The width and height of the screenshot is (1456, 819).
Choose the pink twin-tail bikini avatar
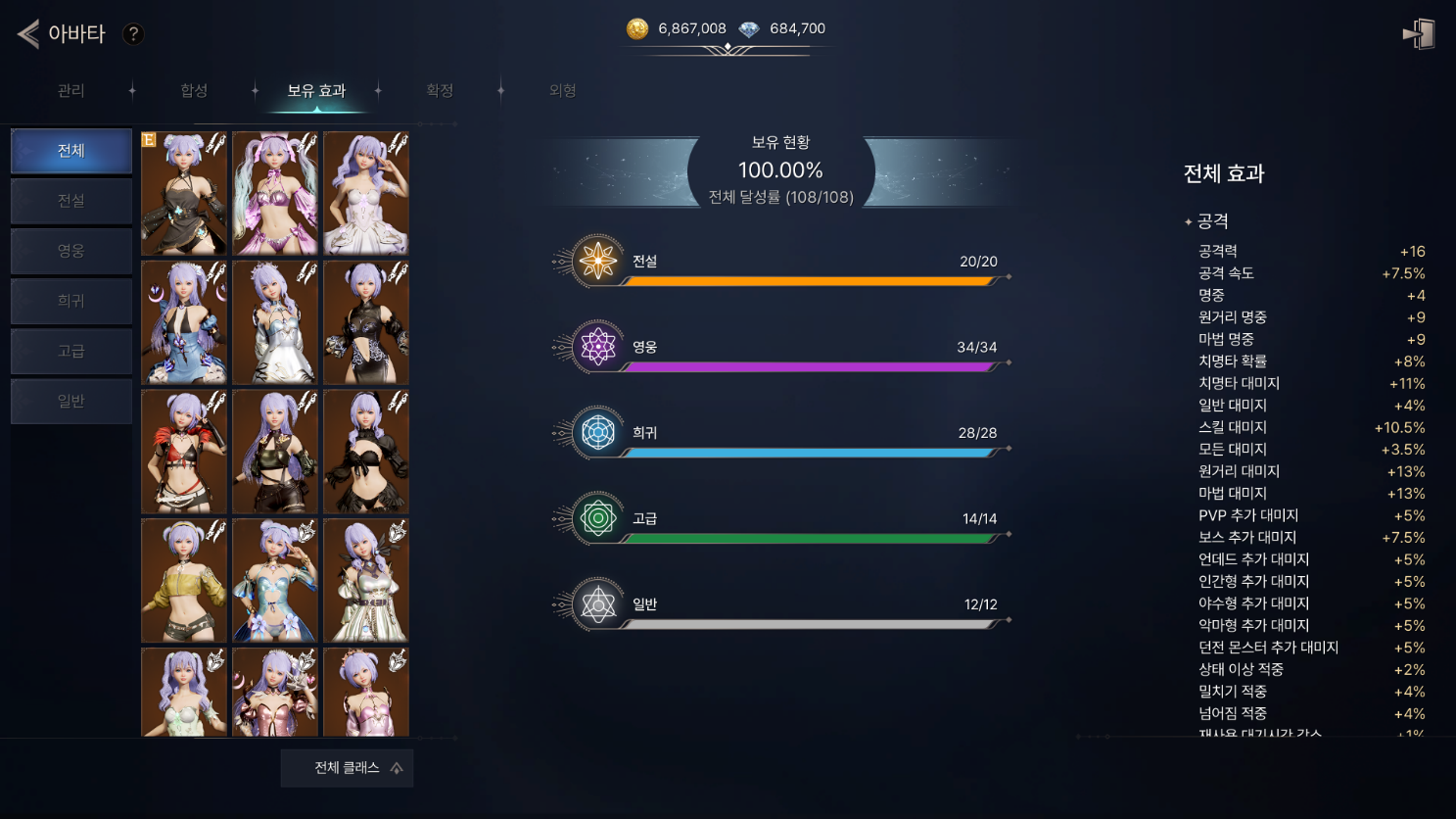coord(275,194)
